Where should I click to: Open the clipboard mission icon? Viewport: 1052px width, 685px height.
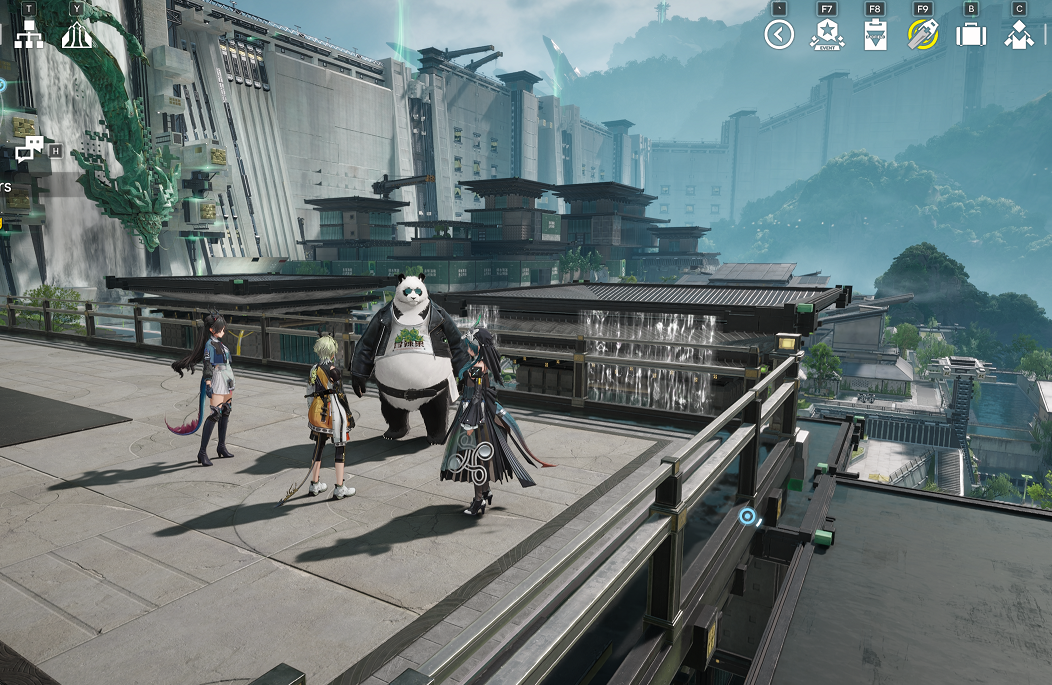(x=874, y=35)
